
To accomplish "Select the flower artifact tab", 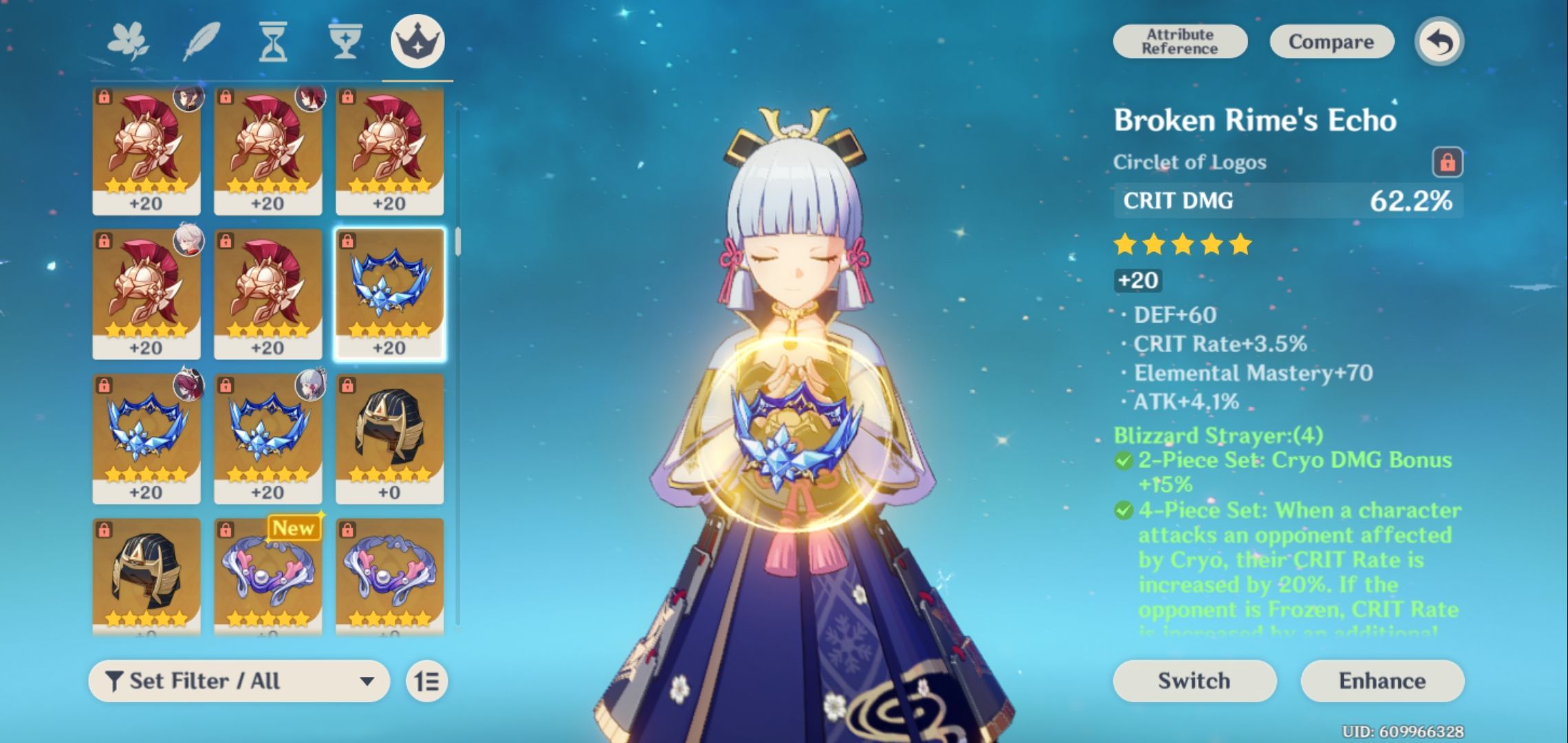I will point(129,40).
